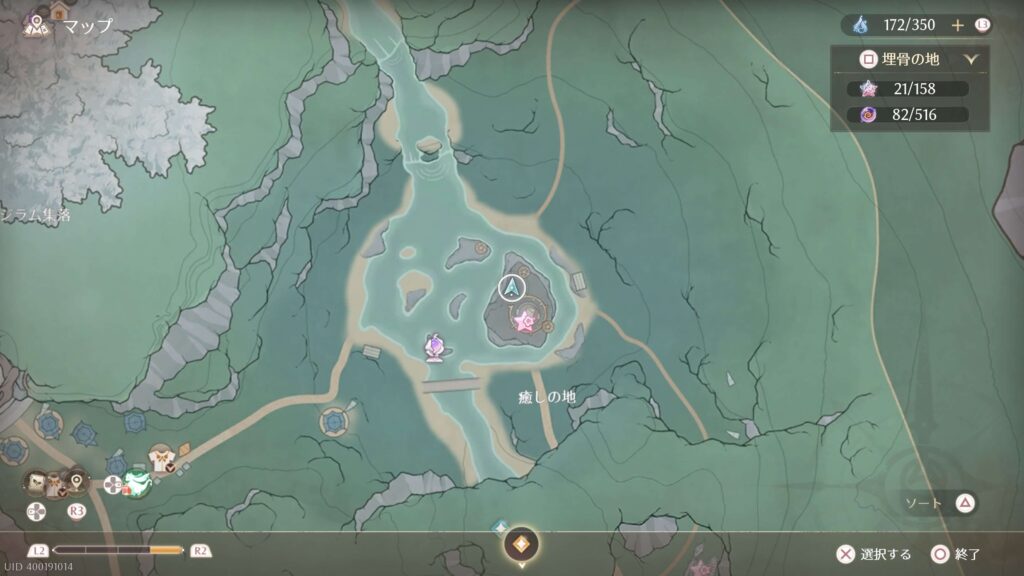
Task: Select the green swirl creature map marker
Action: (137, 483)
